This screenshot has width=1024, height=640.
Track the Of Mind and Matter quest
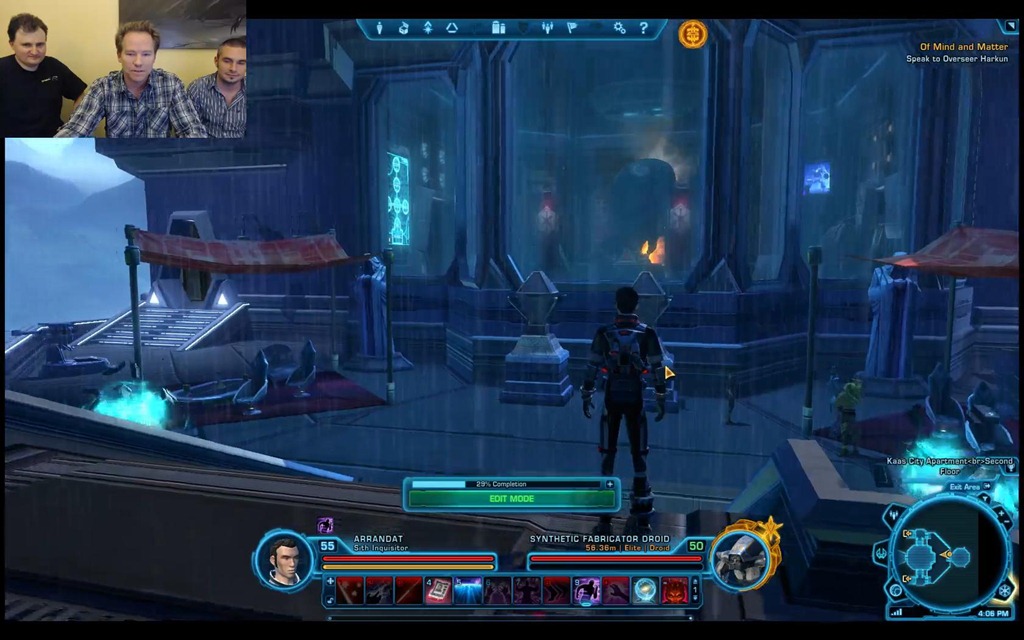[965, 47]
